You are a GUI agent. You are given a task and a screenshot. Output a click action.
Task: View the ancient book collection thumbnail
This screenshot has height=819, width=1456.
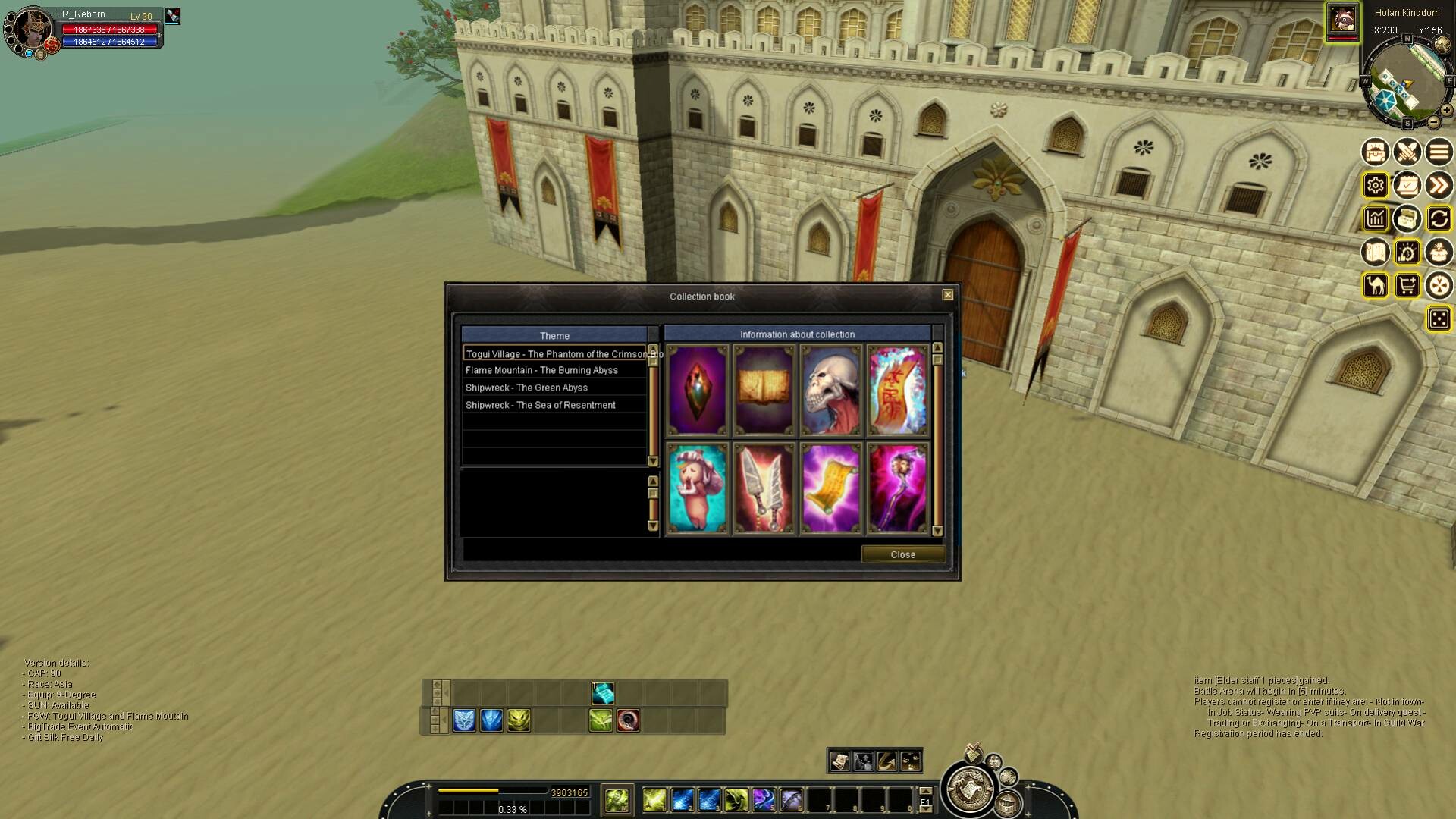coord(764,389)
